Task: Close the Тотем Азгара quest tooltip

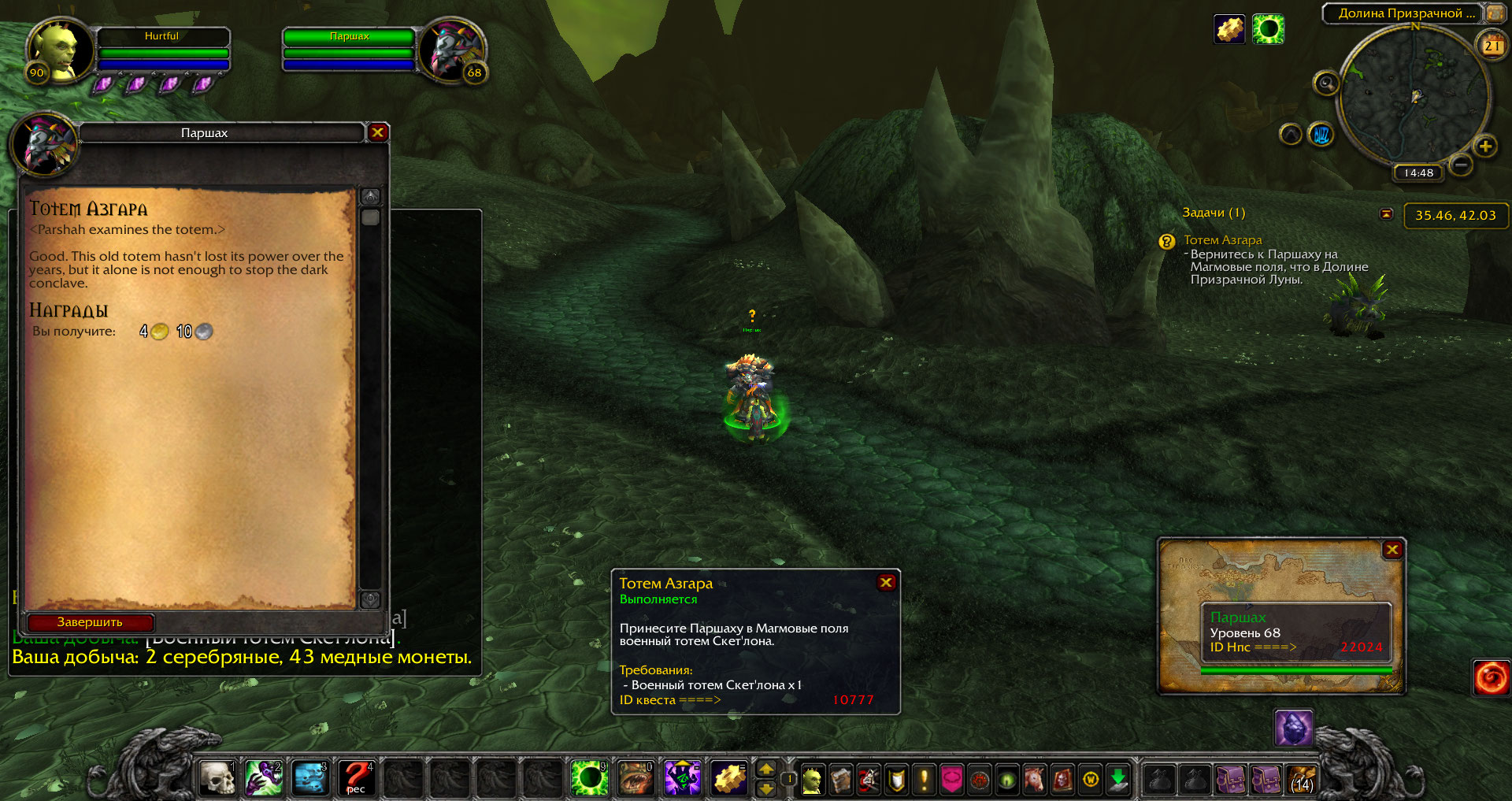Action: coord(886,582)
